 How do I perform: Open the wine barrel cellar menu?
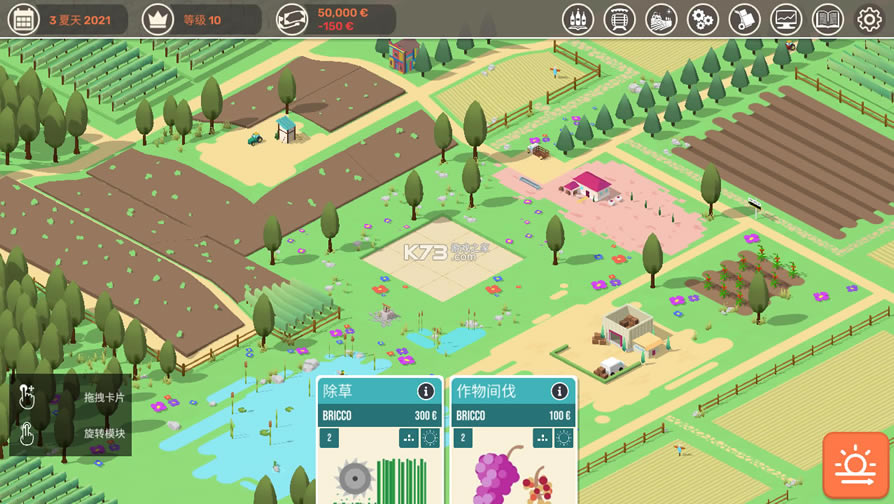620,19
